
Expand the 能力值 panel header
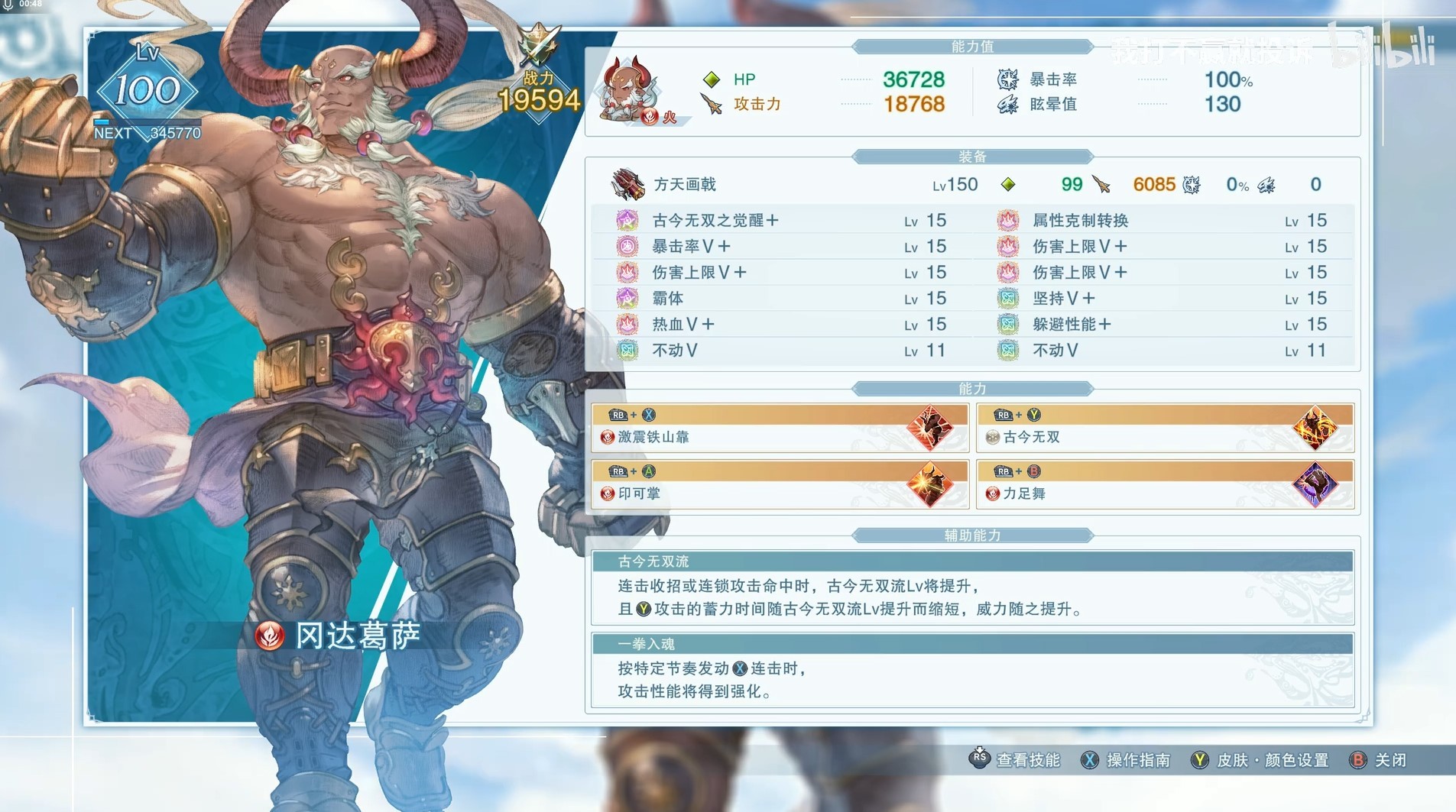coord(972,46)
